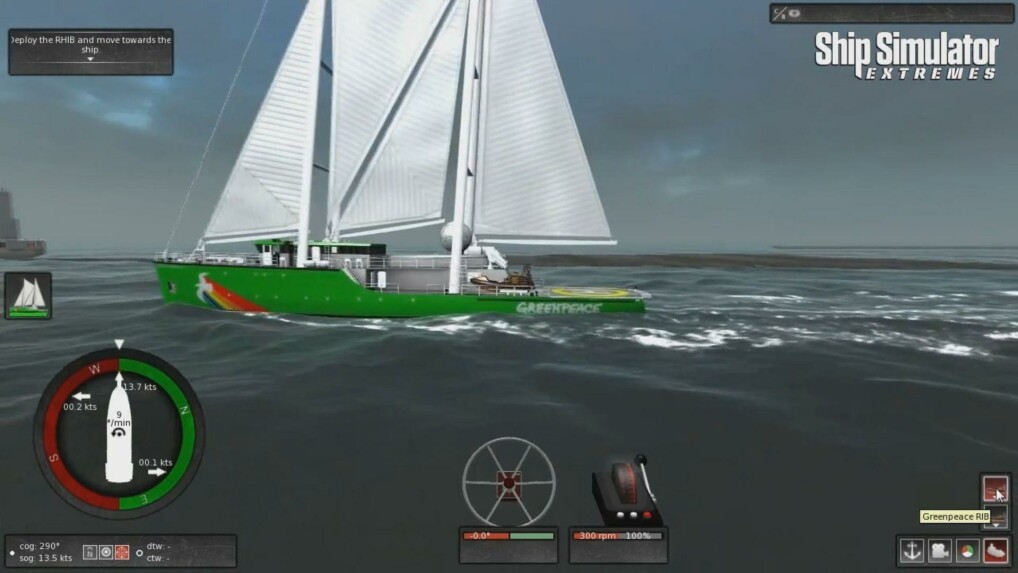Toggle the red compass rose button
1018x573 pixels.
point(122,552)
